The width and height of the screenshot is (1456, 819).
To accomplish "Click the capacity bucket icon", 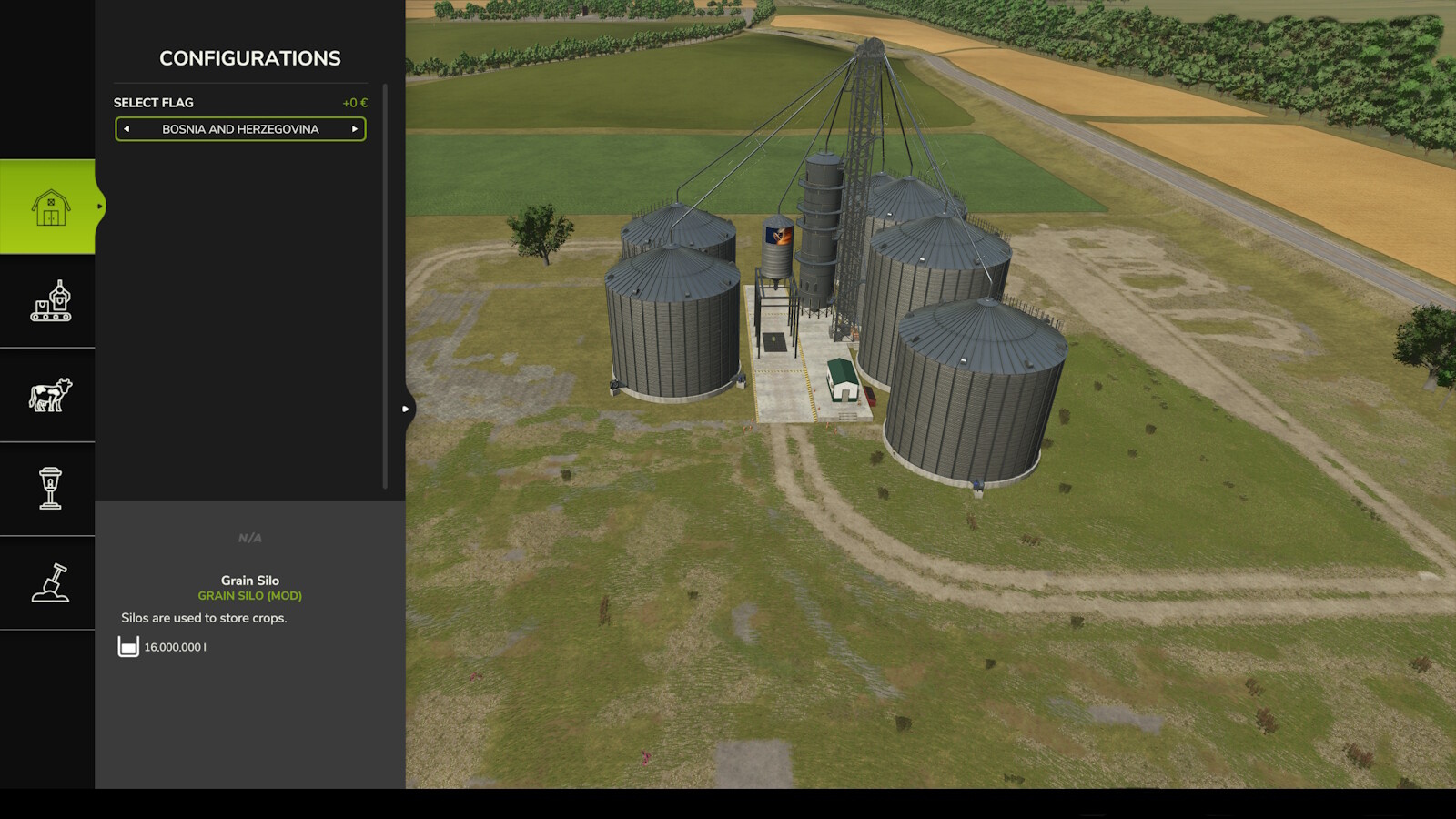I will [126, 647].
